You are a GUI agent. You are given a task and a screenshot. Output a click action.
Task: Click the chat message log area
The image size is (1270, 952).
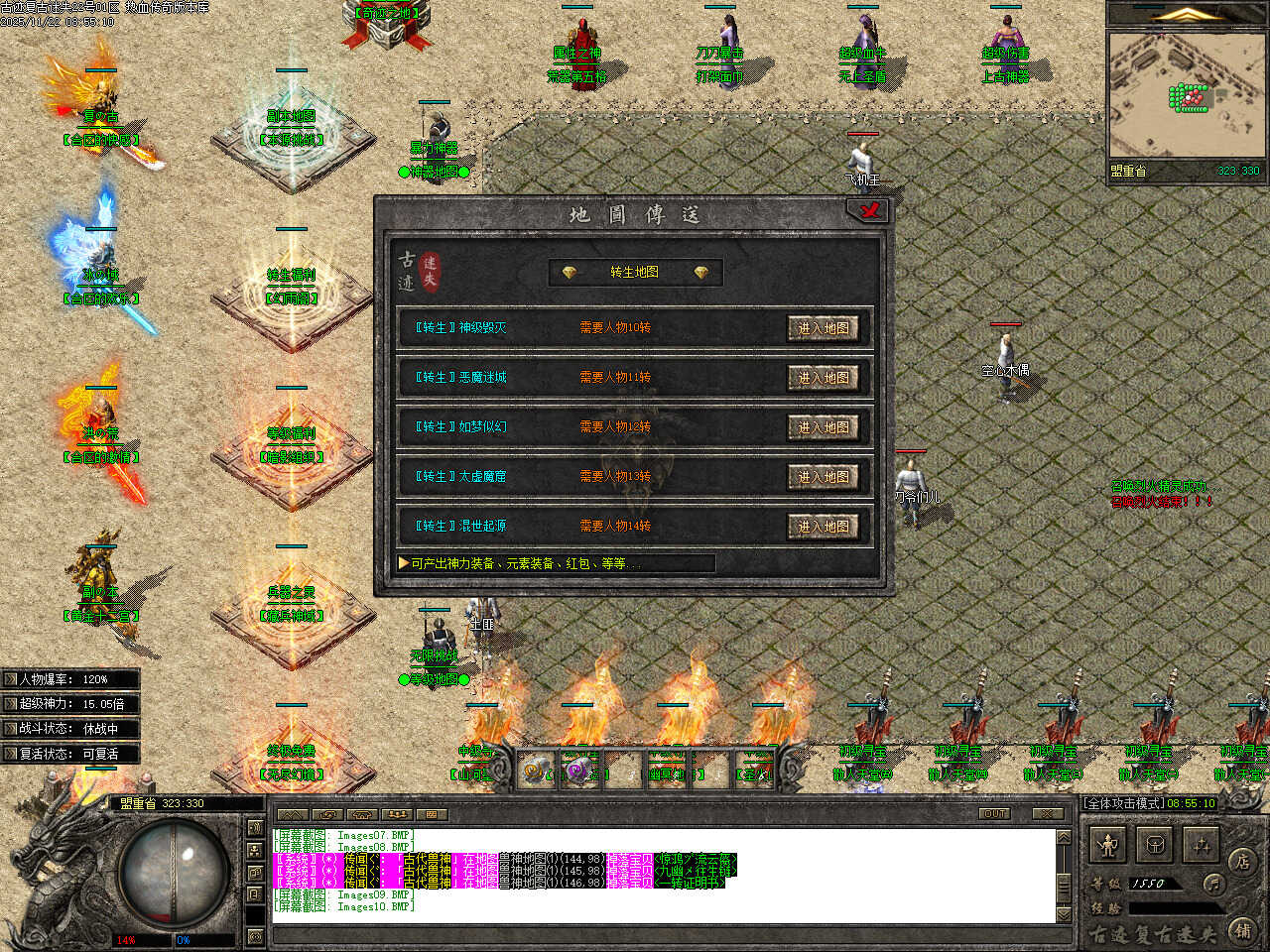[x=663, y=875]
